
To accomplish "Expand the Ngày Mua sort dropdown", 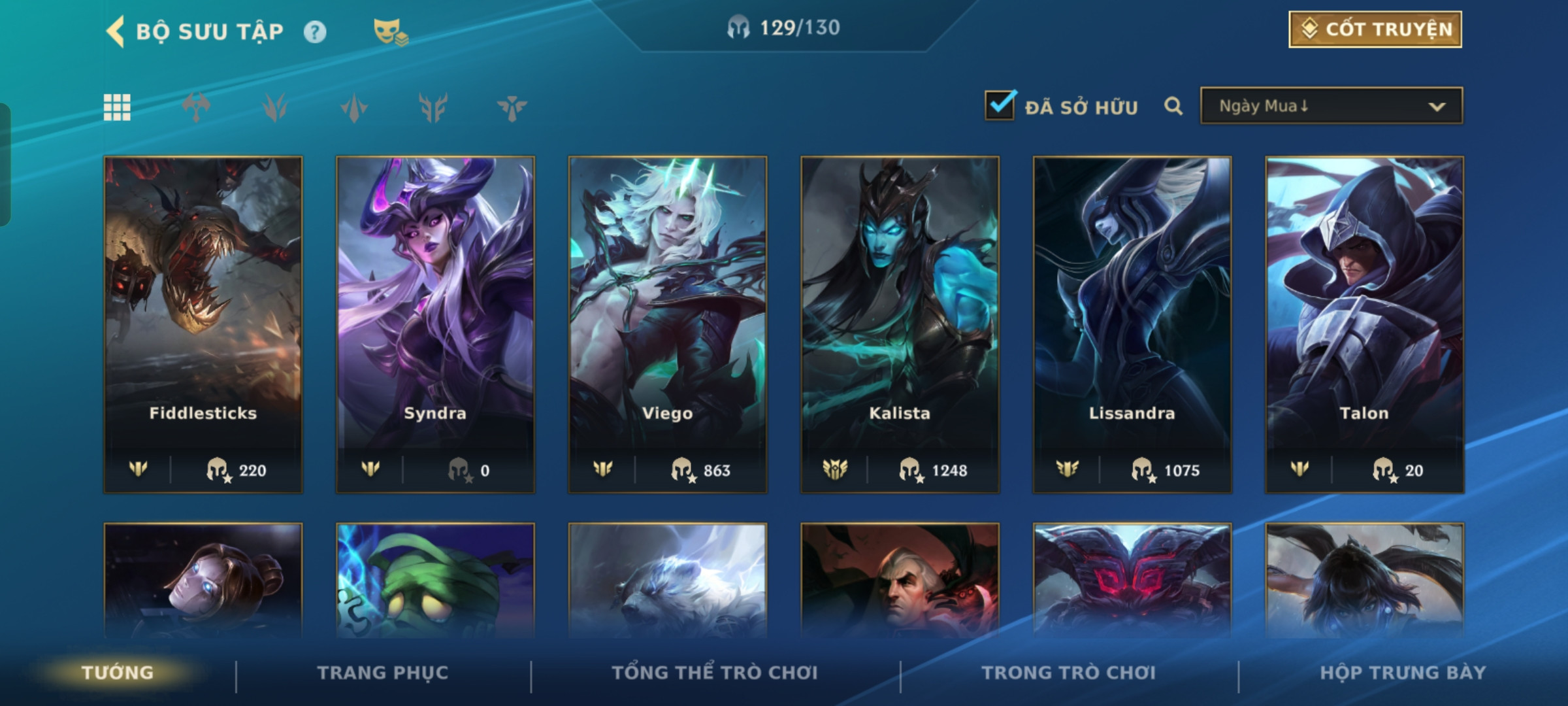I will pyautogui.click(x=1331, y=106).
